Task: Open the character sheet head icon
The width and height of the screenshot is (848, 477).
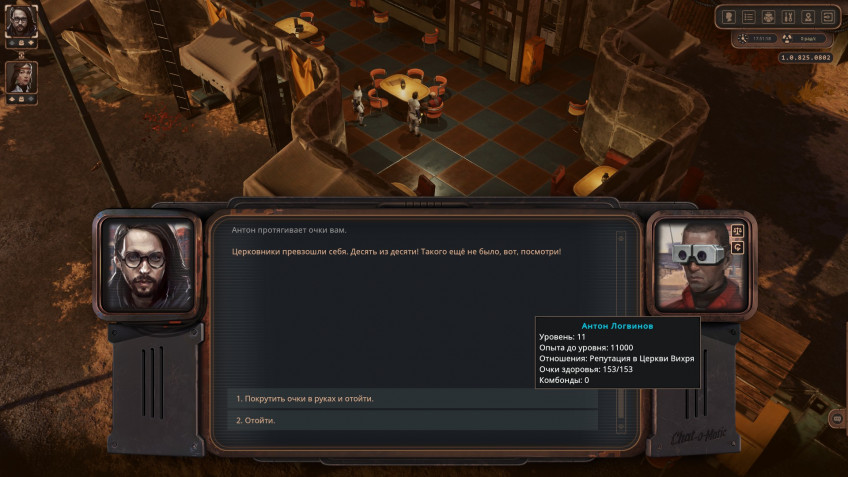Action: pyautogui.click(x=729, y=17)
